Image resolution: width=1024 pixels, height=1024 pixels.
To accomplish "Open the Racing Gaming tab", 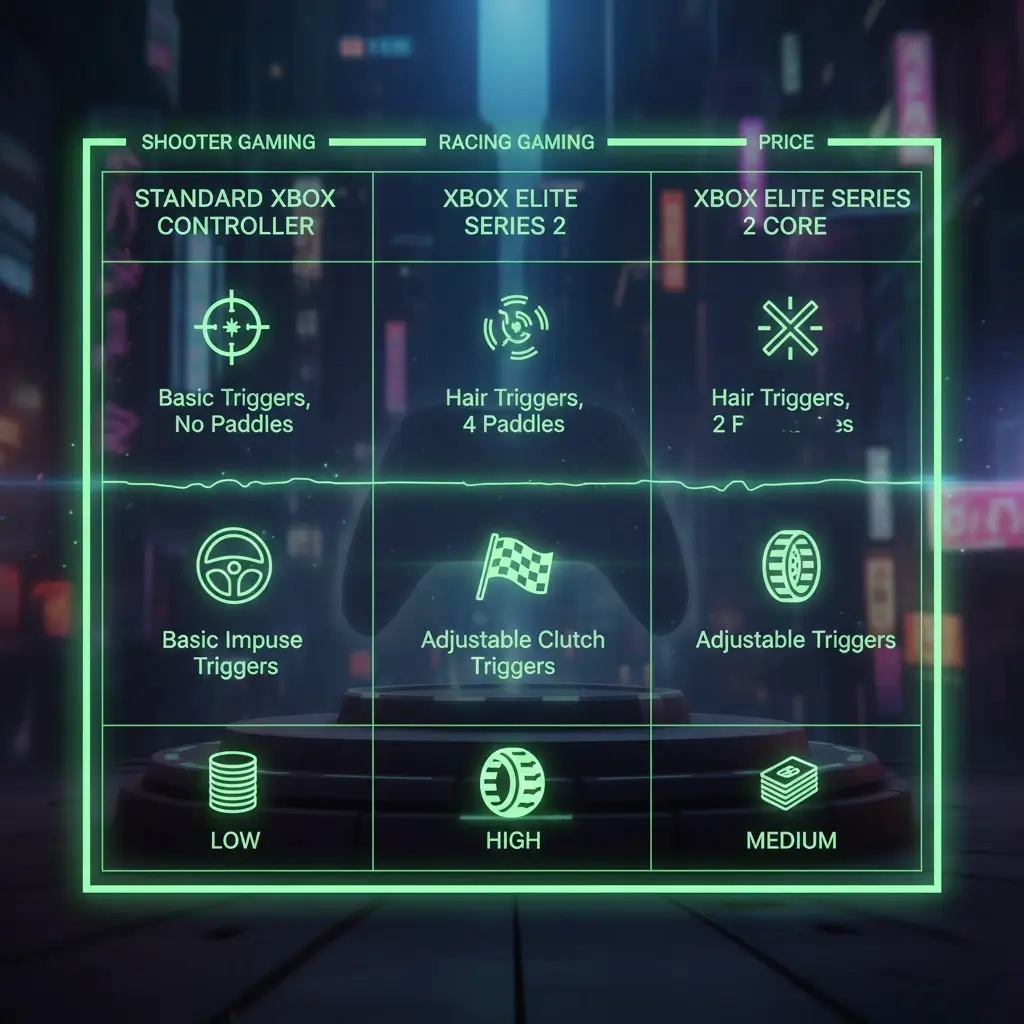I will coord(516,142).
